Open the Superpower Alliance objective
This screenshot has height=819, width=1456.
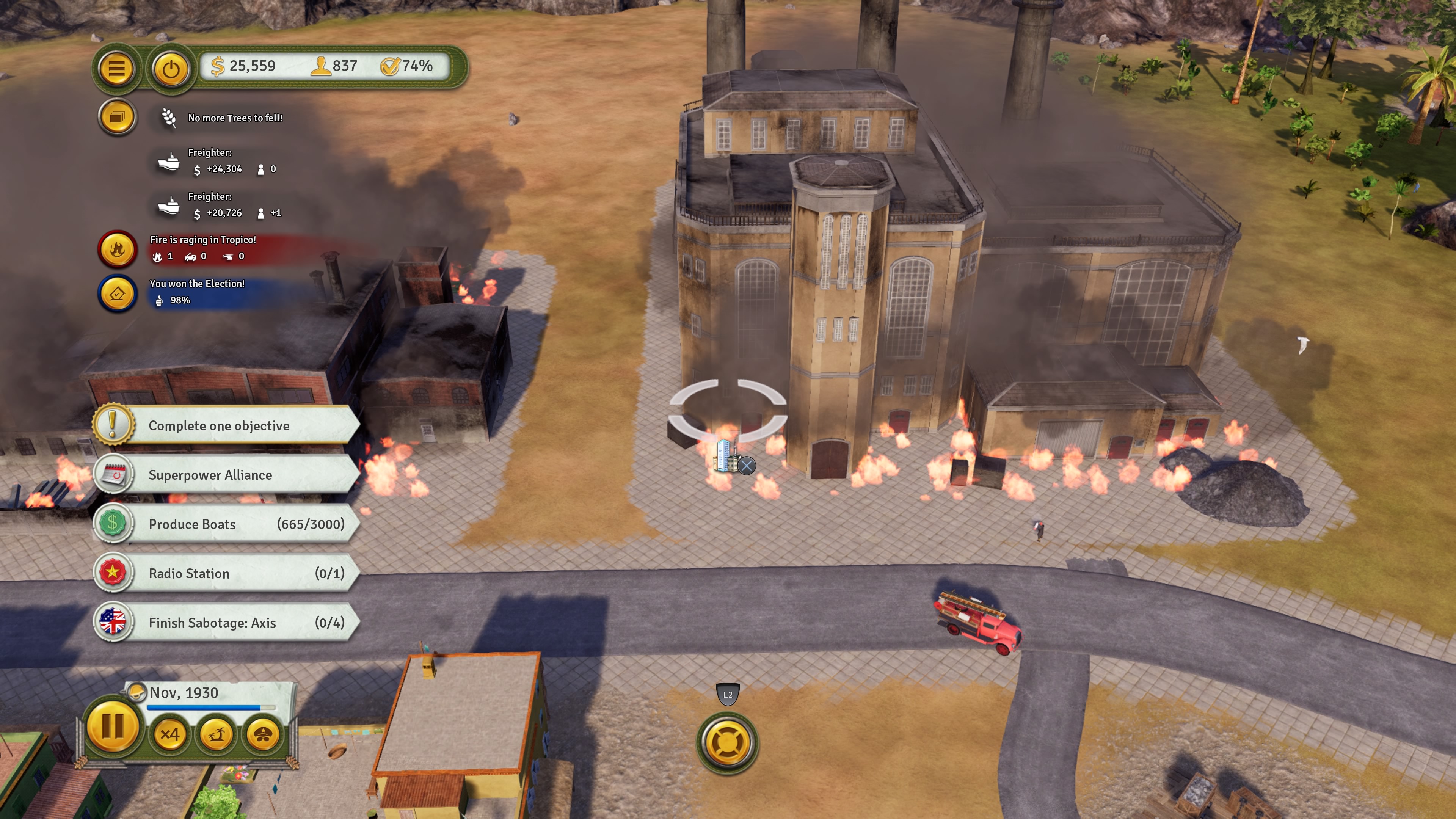226,475
